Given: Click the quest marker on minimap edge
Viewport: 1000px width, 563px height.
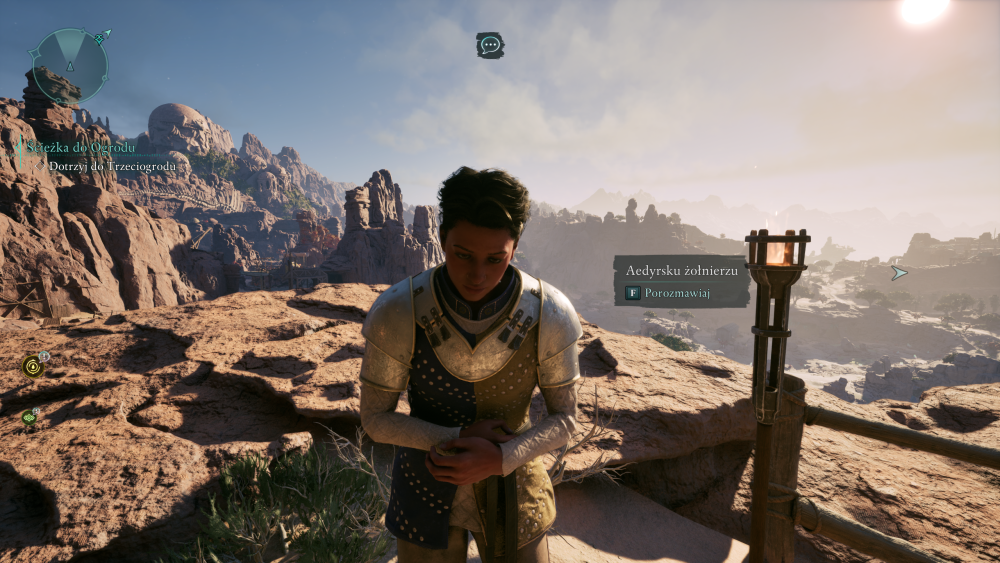Looking at the screenshot, I should coord(100,38).
